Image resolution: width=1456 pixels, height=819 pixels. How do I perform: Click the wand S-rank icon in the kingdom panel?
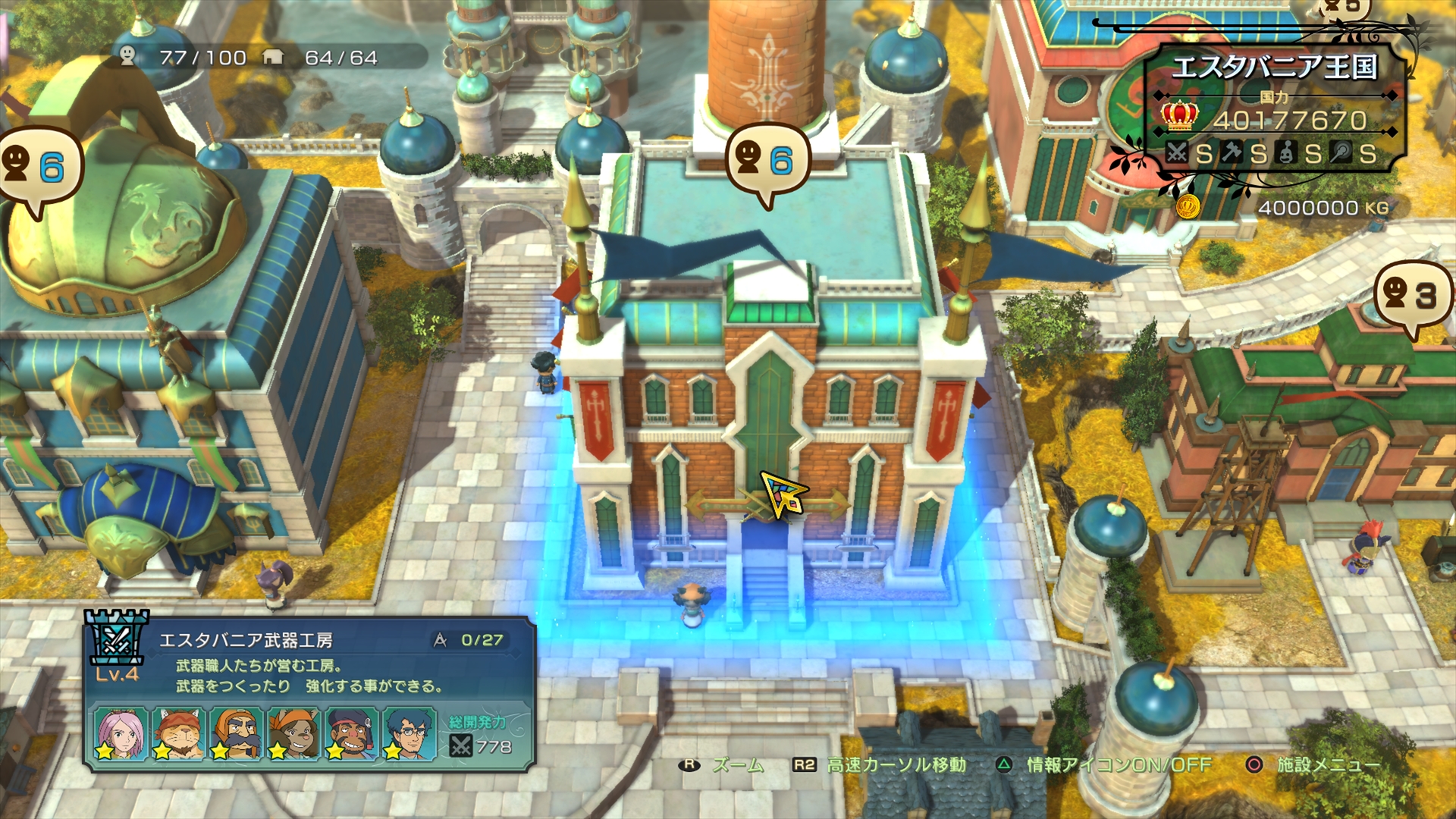point(1342,153)
